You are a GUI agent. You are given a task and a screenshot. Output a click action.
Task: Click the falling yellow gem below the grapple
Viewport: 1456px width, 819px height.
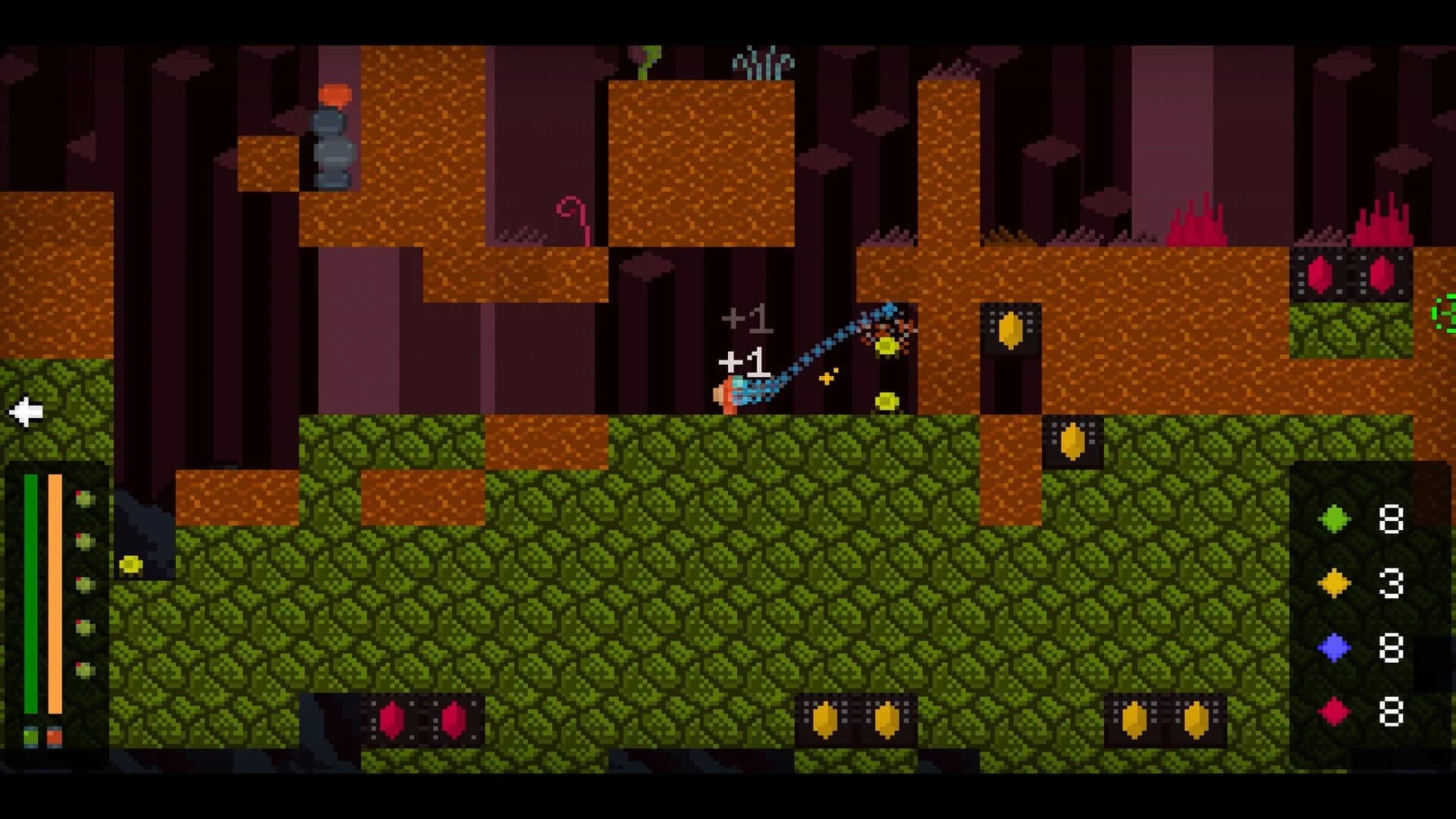tap(886, 402)
